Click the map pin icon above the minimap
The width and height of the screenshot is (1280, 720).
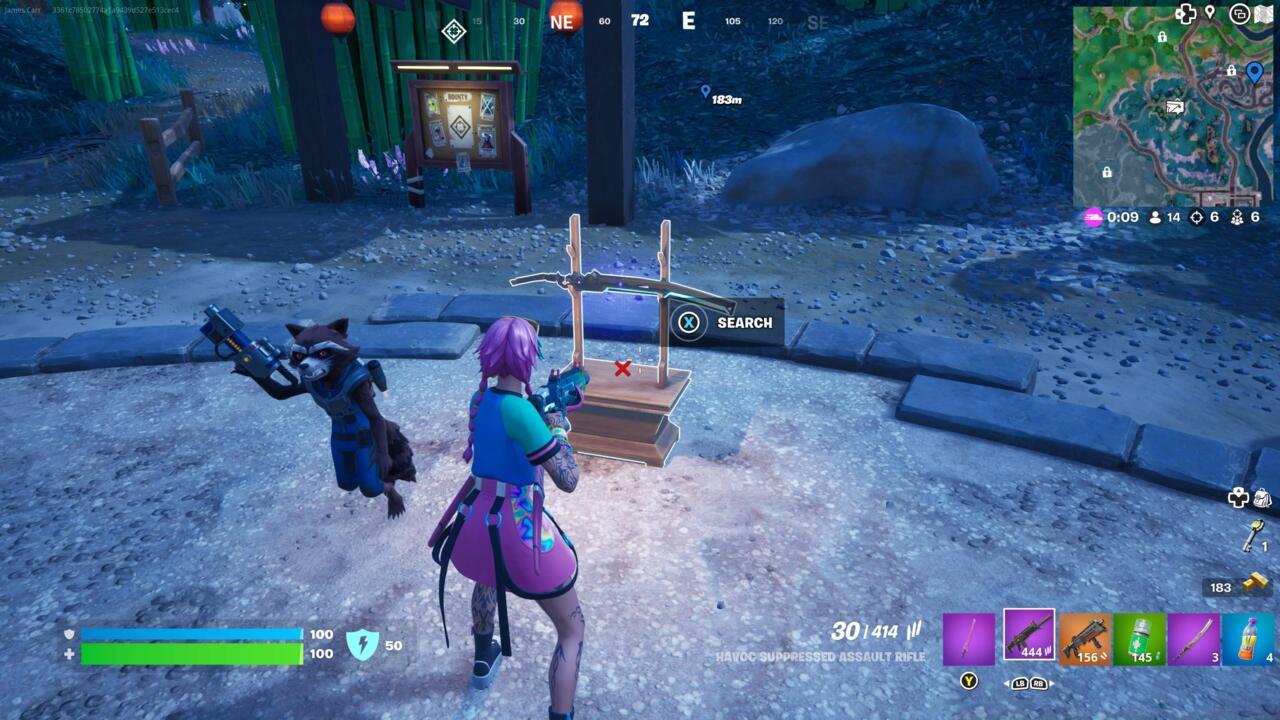tap(1209, 13)
